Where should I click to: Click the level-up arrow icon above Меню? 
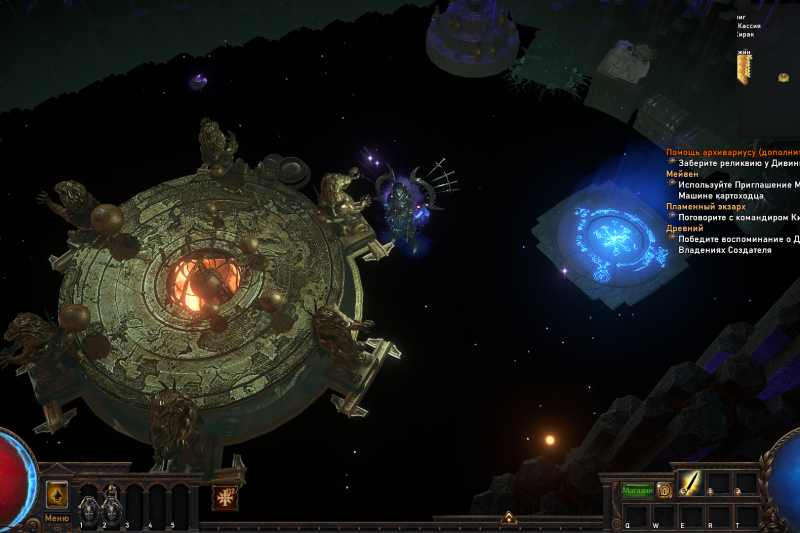57,494
